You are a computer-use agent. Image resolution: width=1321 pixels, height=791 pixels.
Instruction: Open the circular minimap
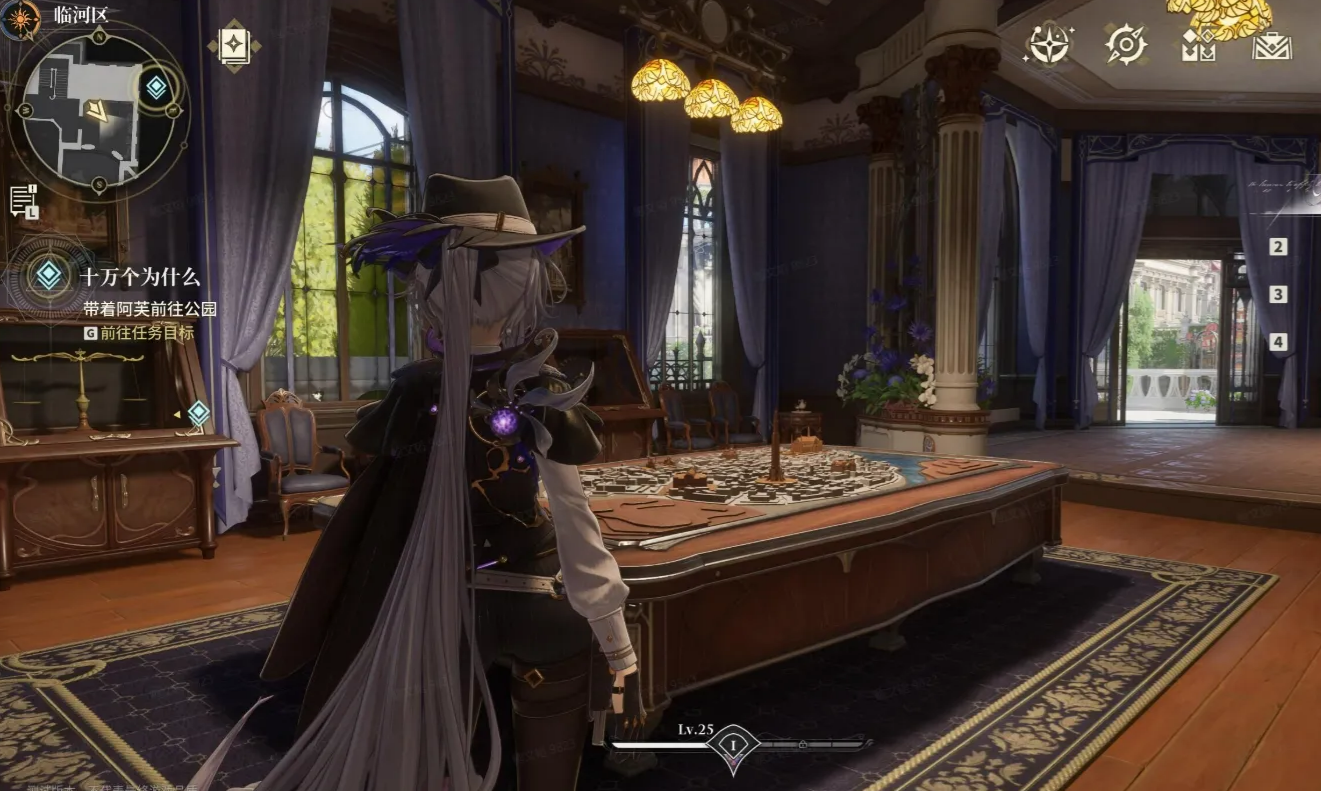pyautogui.click(x=98, y=112)
